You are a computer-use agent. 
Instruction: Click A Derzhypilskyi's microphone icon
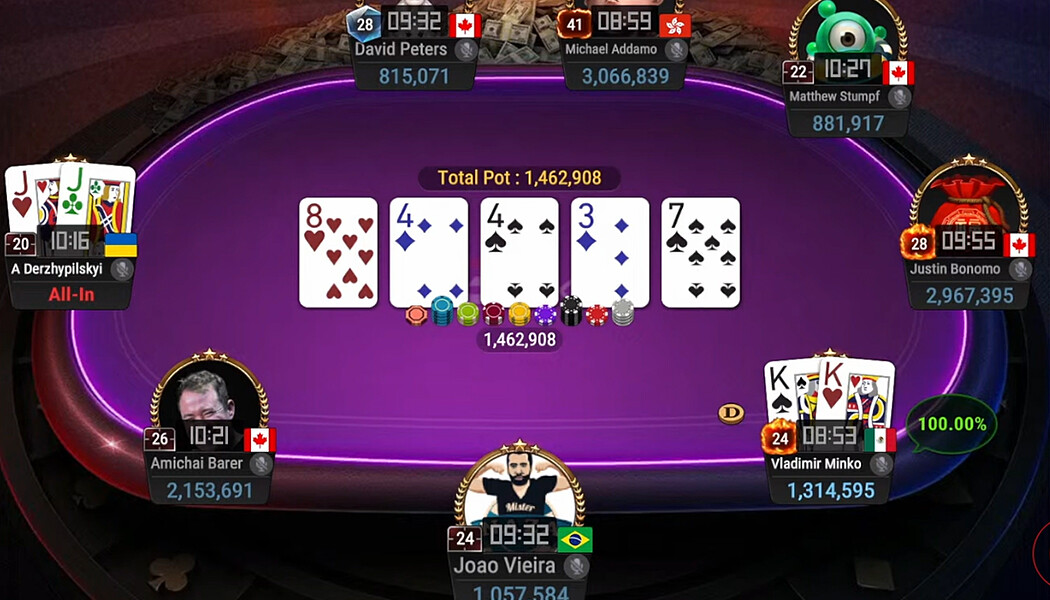122,269
